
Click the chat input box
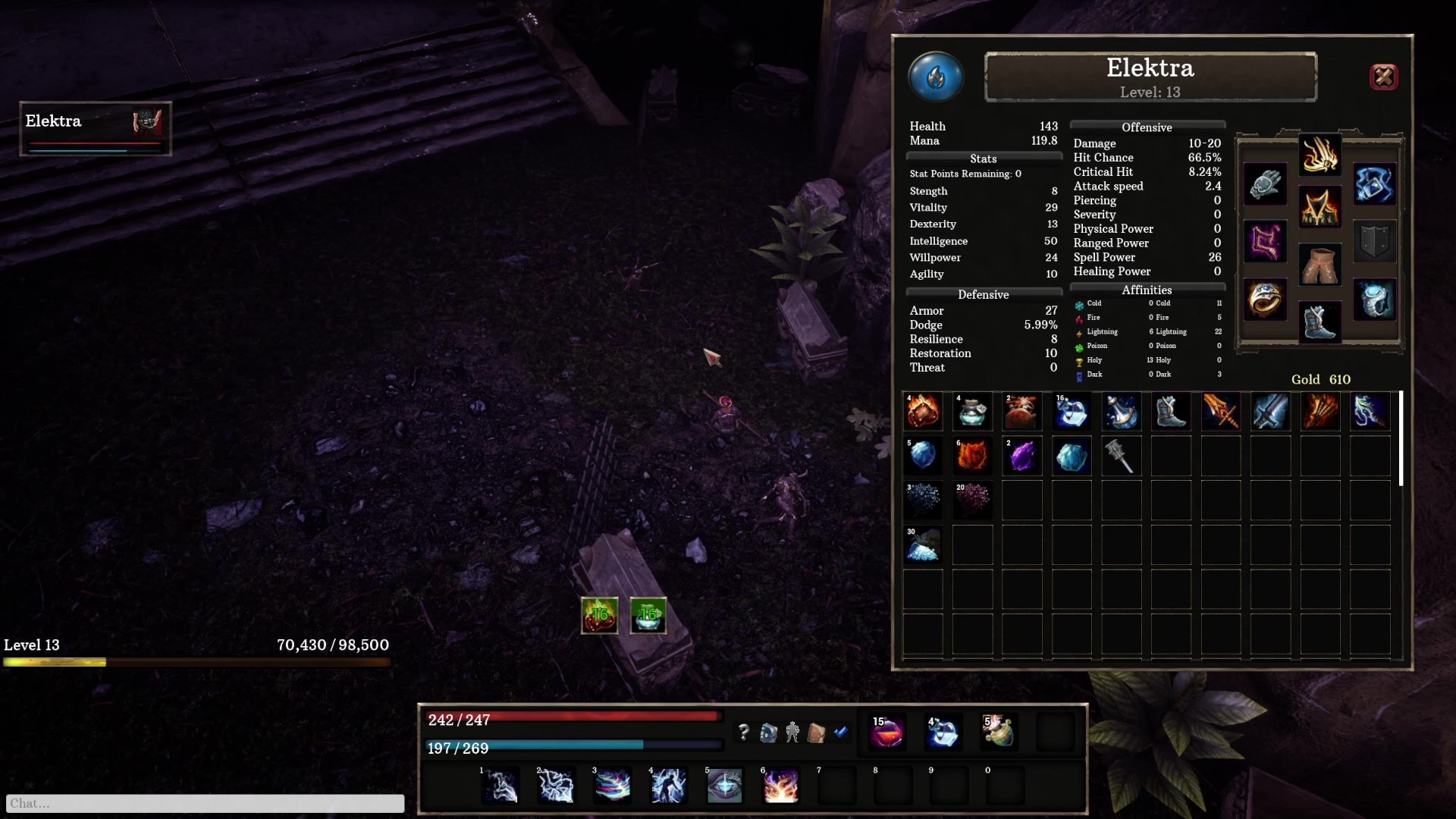[x=205, y=803]
